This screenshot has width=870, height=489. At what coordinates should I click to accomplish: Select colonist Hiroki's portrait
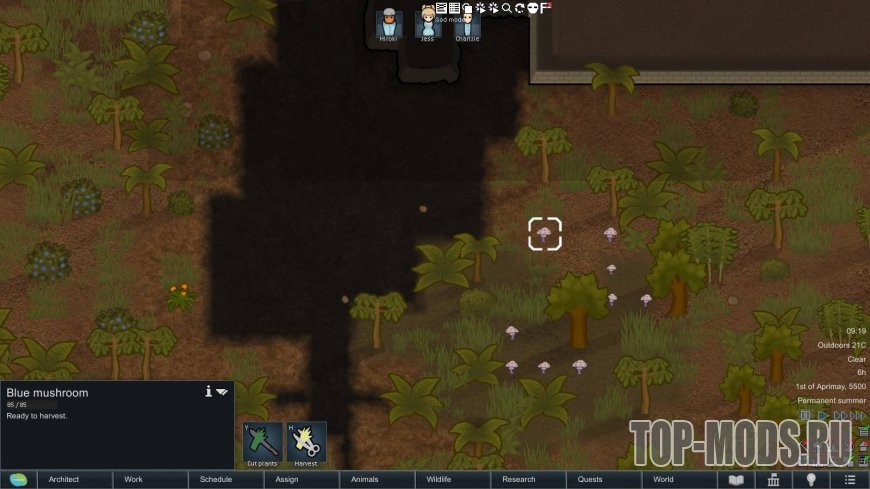(388, 23)
